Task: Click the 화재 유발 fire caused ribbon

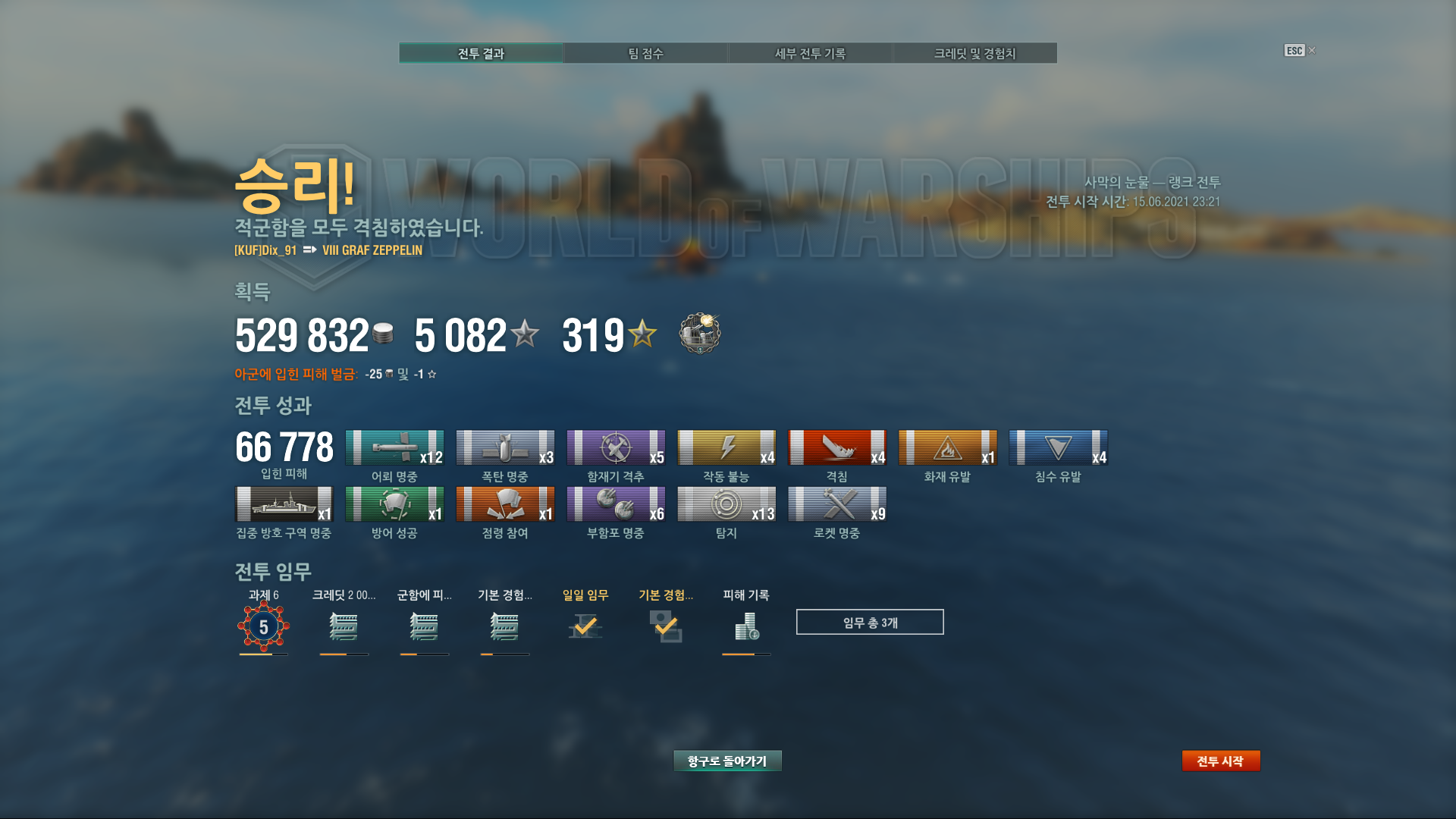Action: (948, 447)
